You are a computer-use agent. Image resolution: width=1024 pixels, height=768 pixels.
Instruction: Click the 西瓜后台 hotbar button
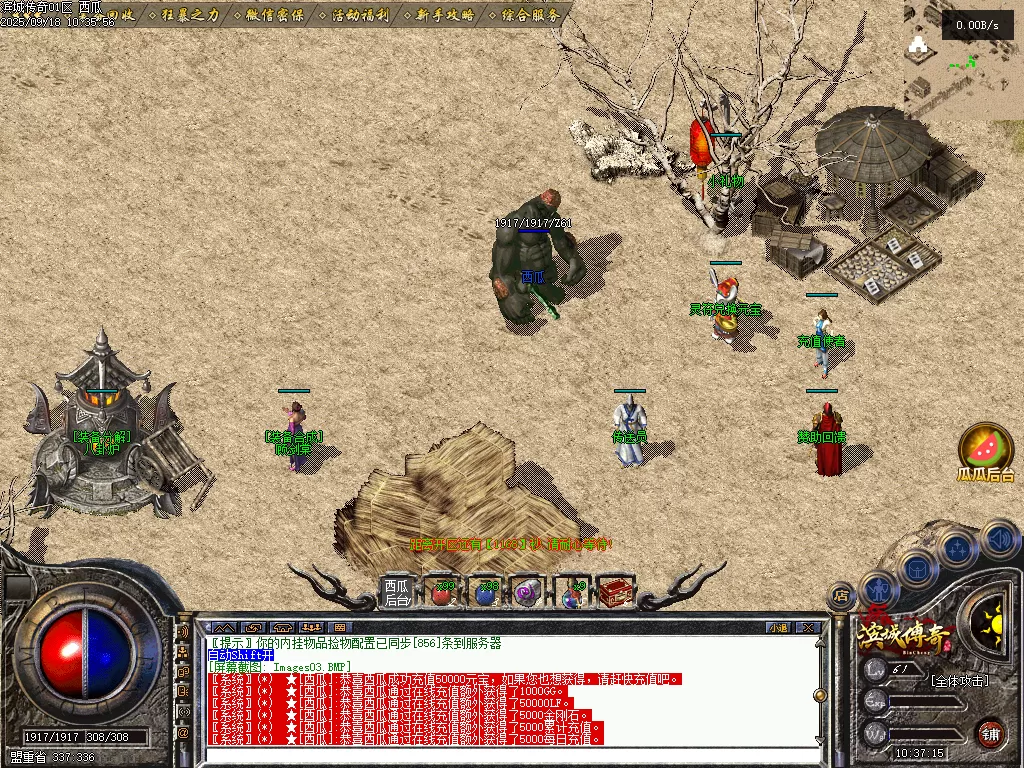397,592
